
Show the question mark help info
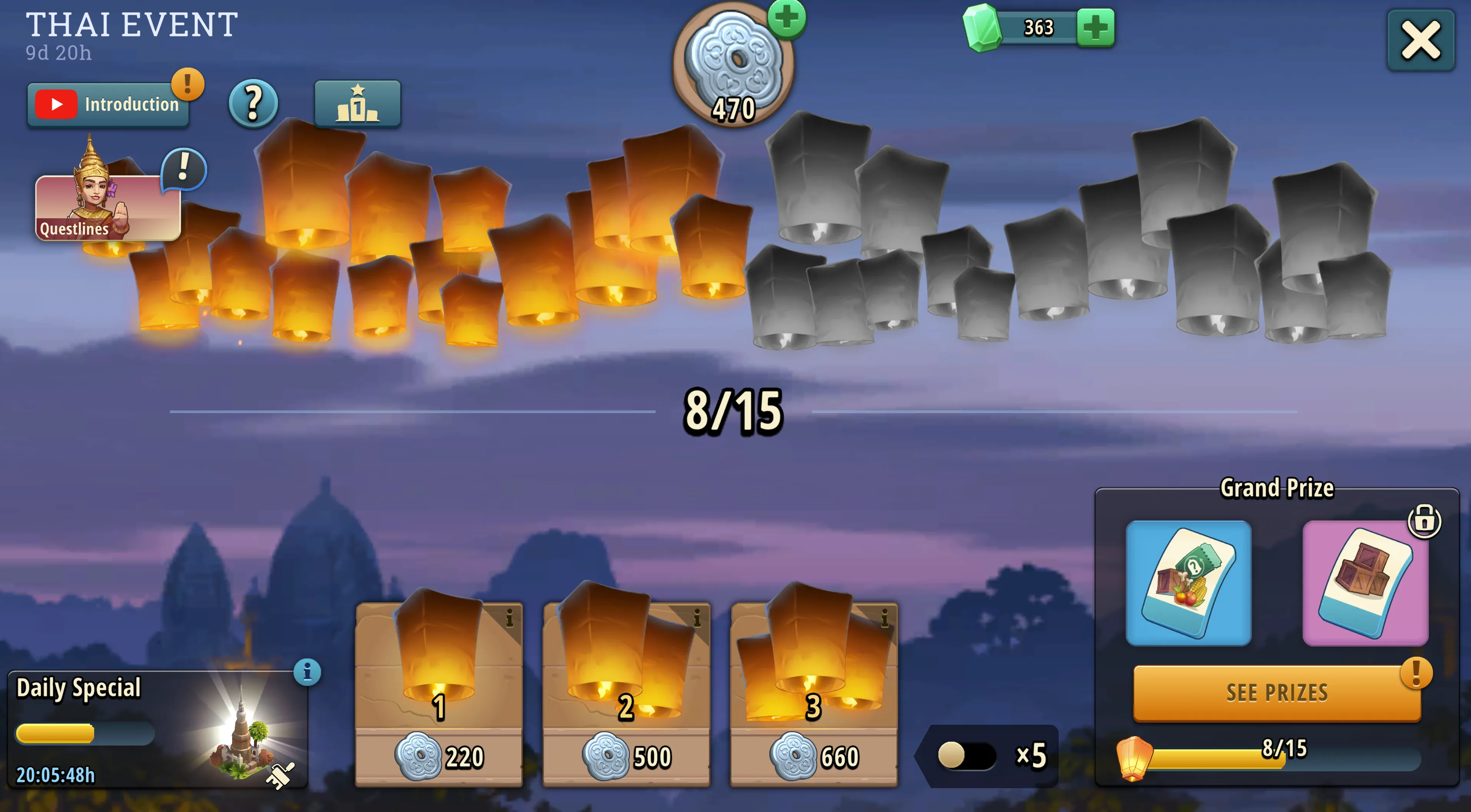point(253,103)
